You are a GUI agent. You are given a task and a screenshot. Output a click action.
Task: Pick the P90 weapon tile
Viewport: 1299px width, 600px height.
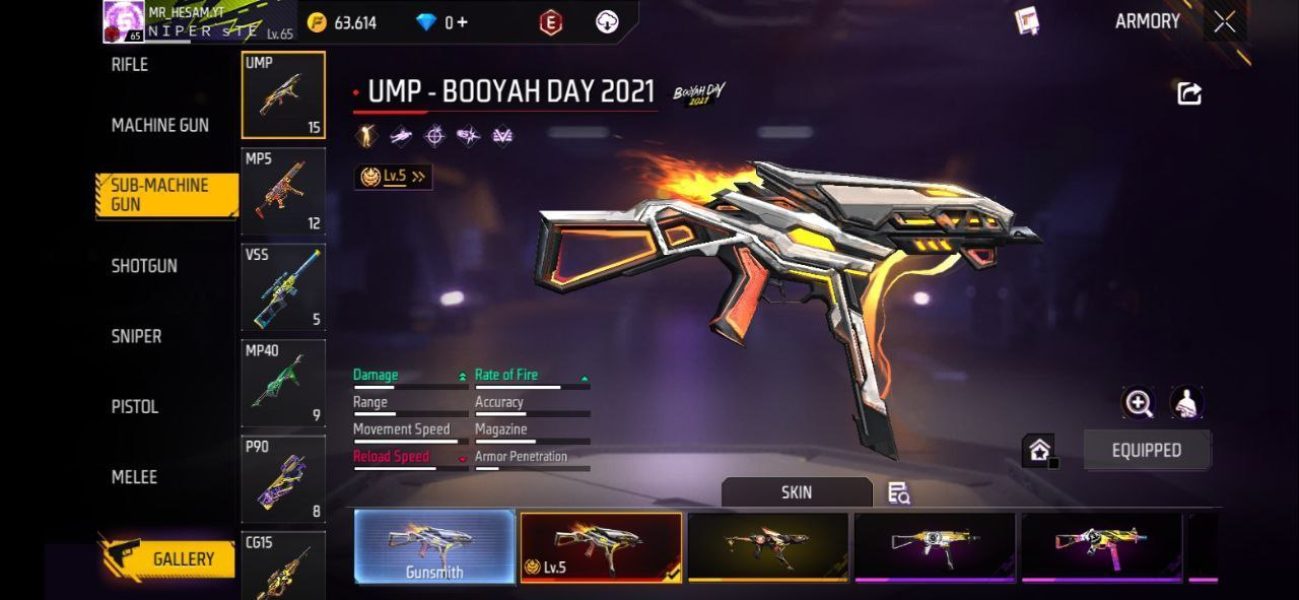click(283, 479)
